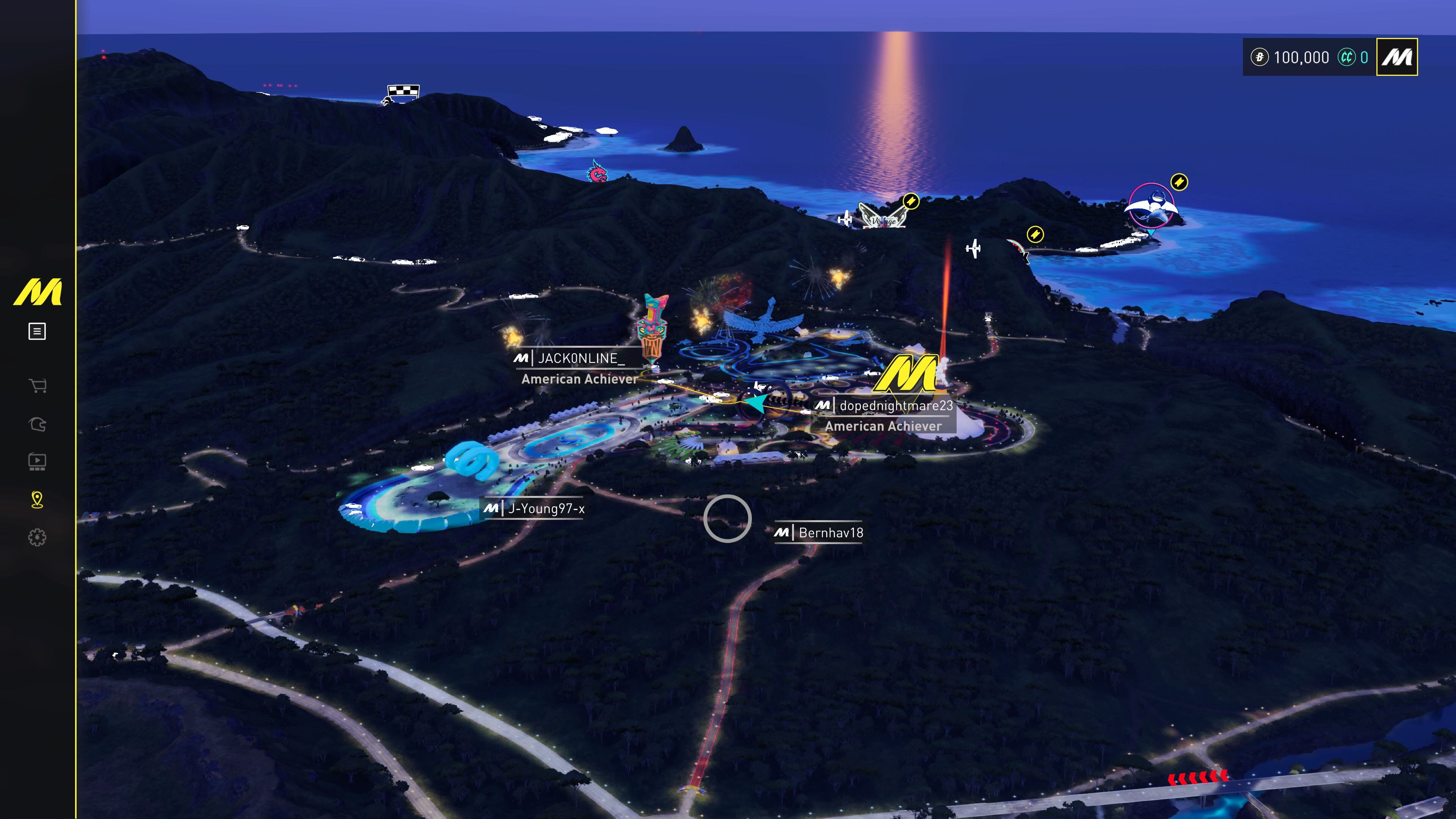Select the red chevrons map marker
The image size is (1456, 819).
pyautogui.click(x=1197, y=778)
